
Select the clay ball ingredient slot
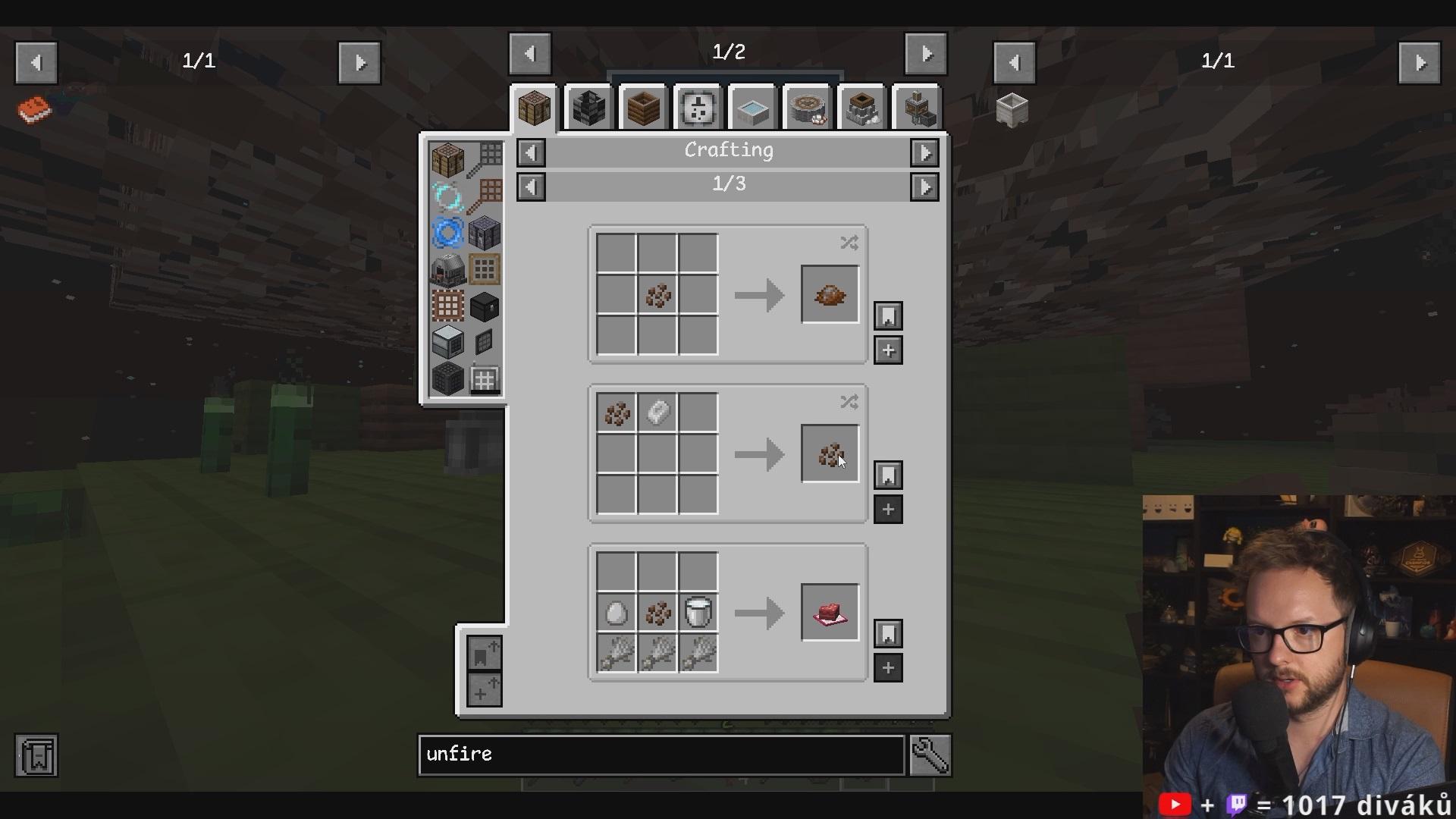pyautogui.click(x=657, y=413)
